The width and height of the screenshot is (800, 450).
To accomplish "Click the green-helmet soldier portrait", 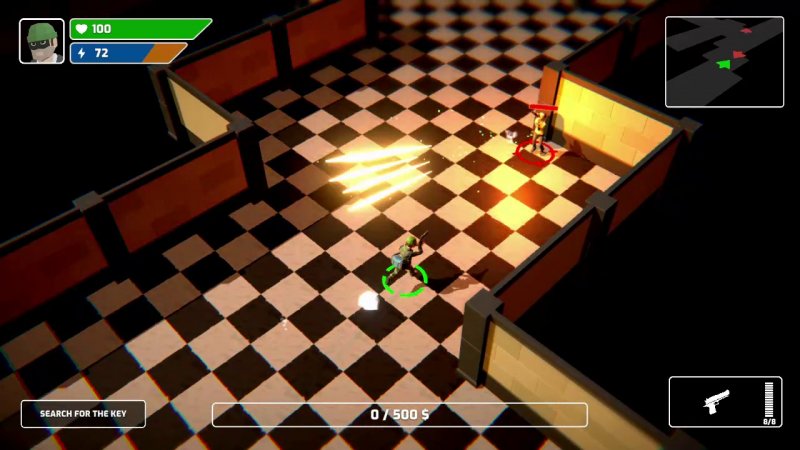I will tap(41, 41).
